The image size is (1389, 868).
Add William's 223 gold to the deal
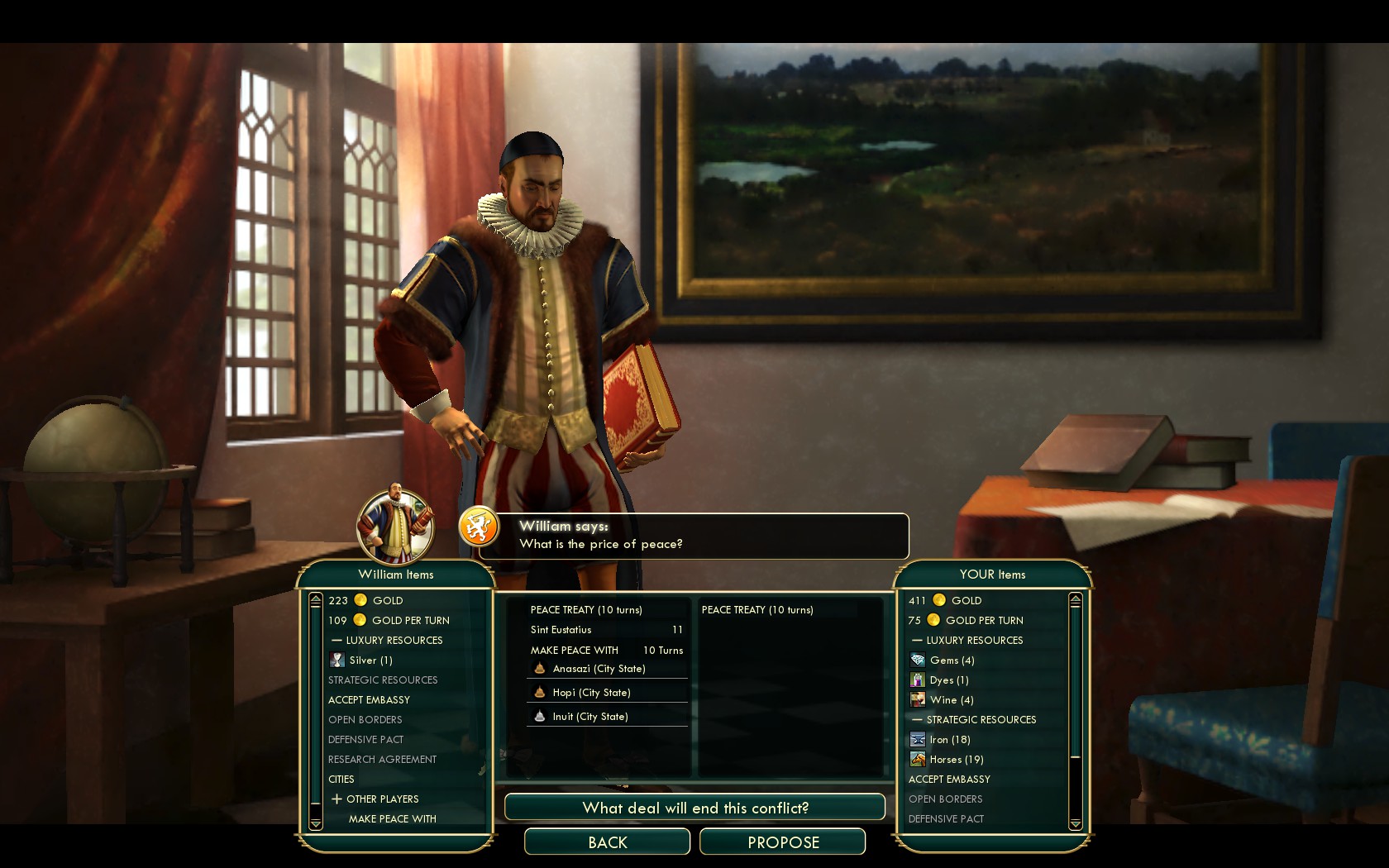[x=365, y=601]
